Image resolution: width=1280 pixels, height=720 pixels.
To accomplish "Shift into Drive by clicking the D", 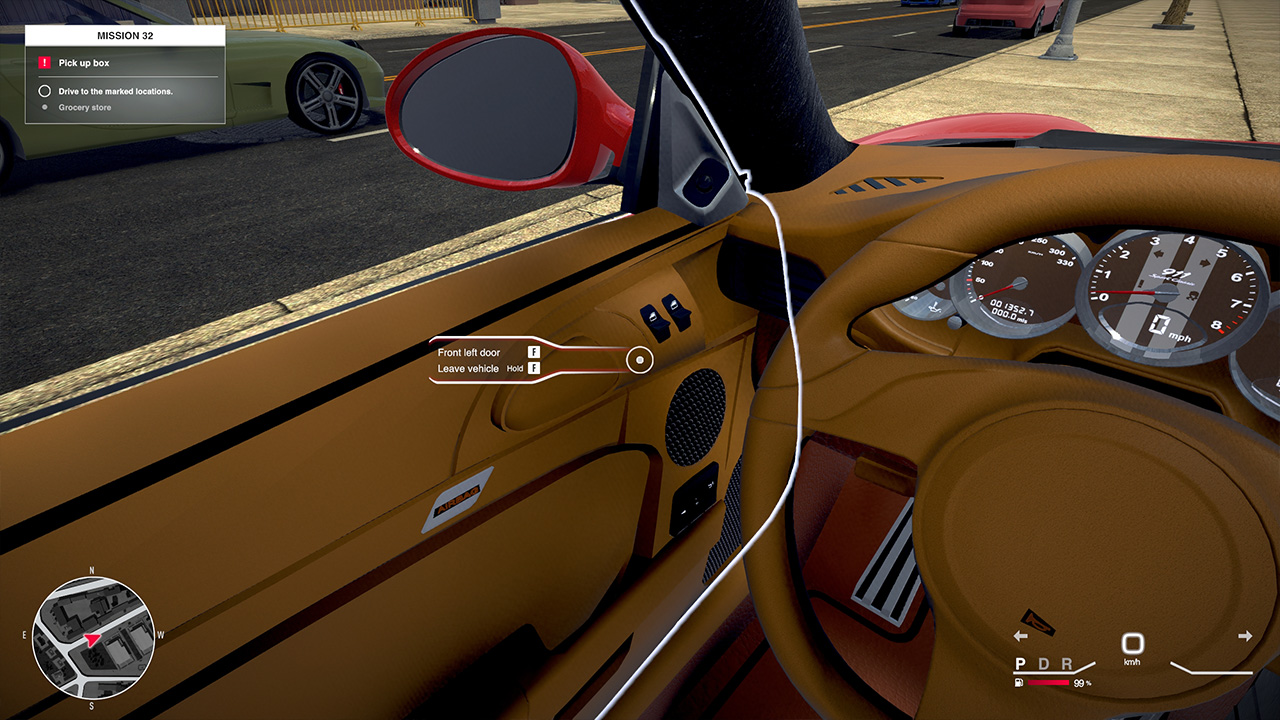I will click(1046, 663).
